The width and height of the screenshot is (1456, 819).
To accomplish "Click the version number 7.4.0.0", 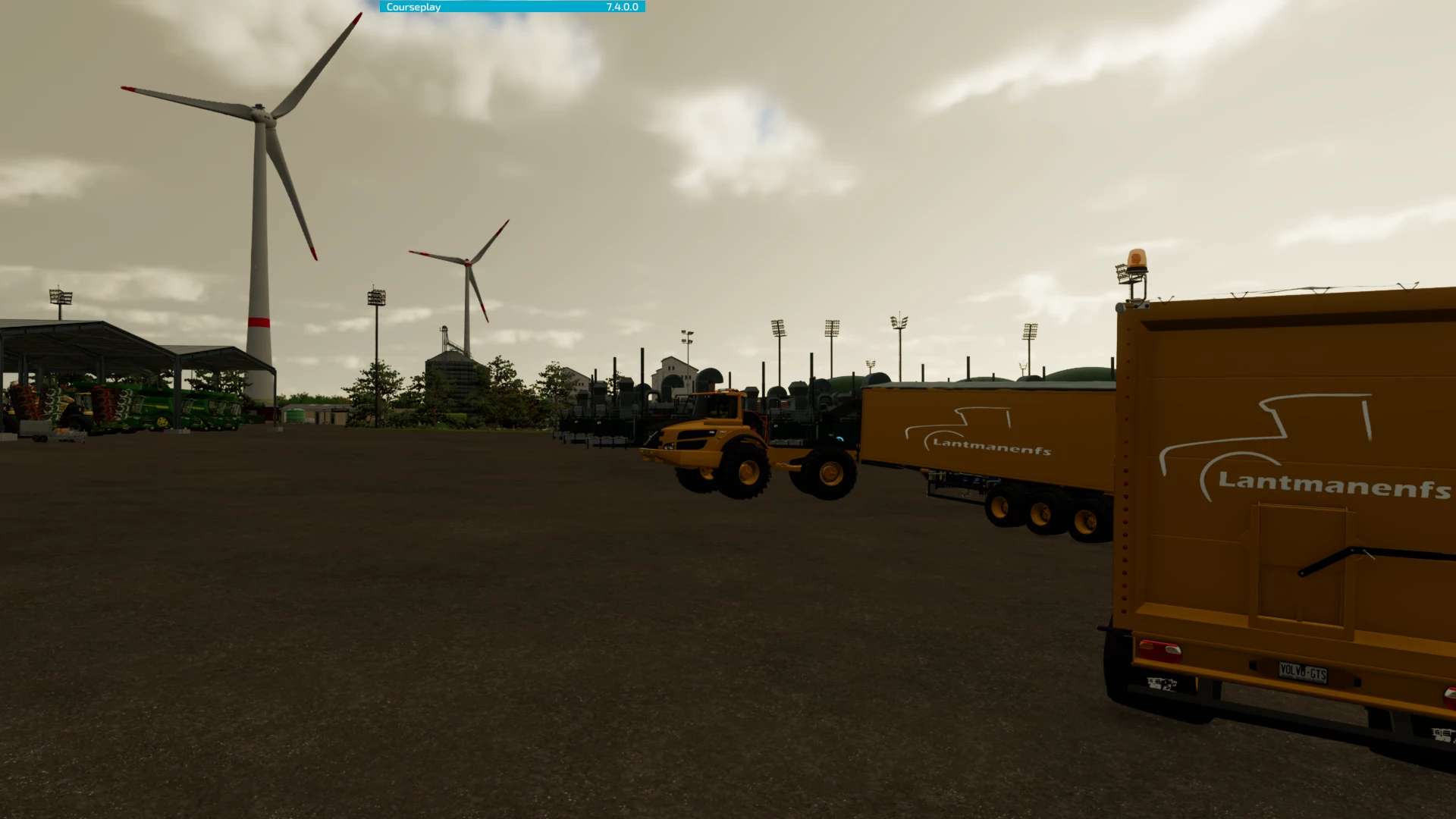I will tap(620, 6).
